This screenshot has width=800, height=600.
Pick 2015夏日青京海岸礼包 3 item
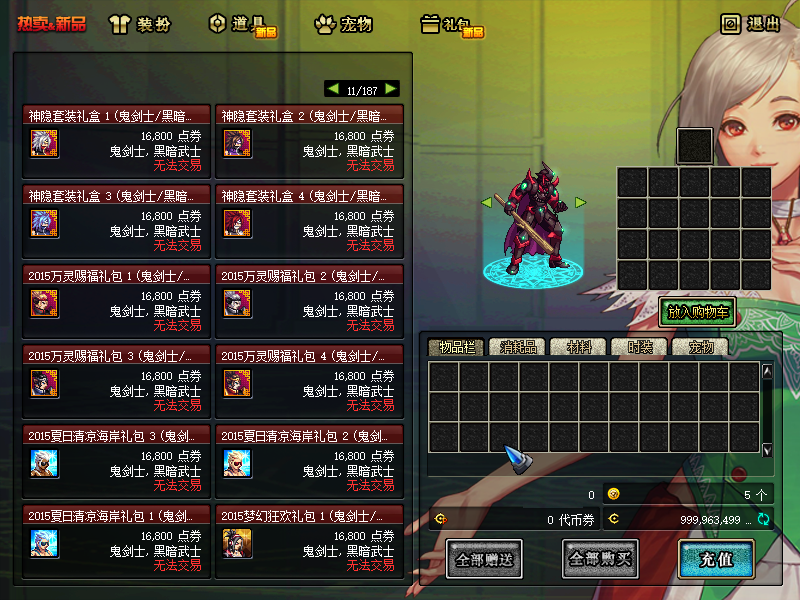(x=116, y=461)
